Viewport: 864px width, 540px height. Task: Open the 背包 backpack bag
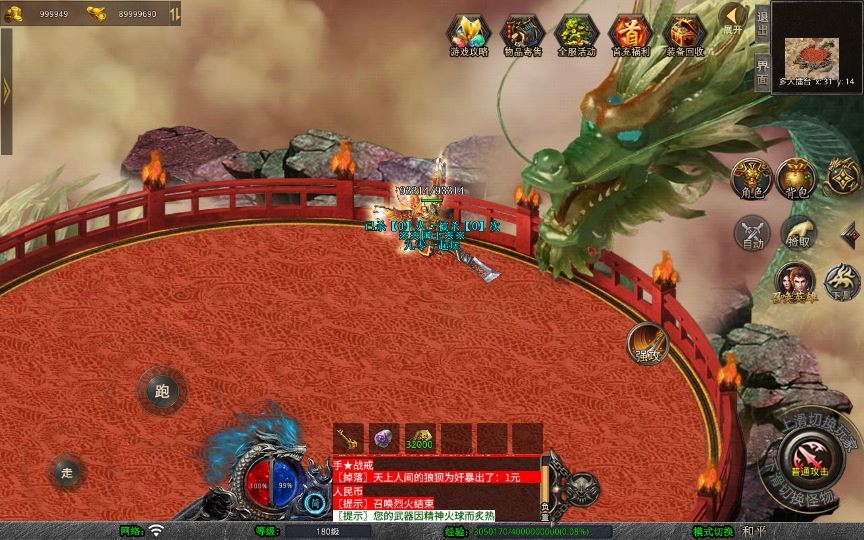[799, 177]
